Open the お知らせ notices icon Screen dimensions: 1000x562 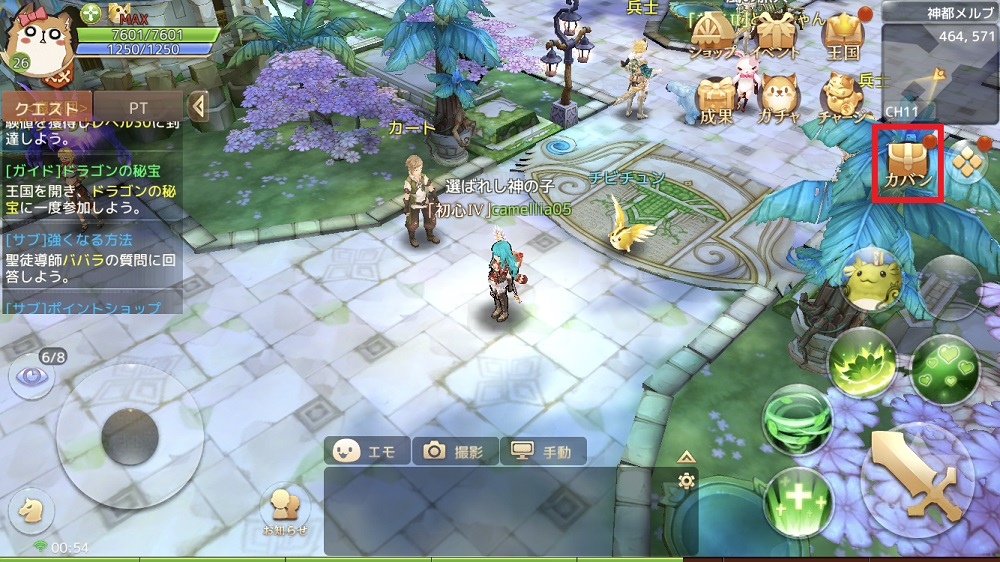[x=285, y=510]
